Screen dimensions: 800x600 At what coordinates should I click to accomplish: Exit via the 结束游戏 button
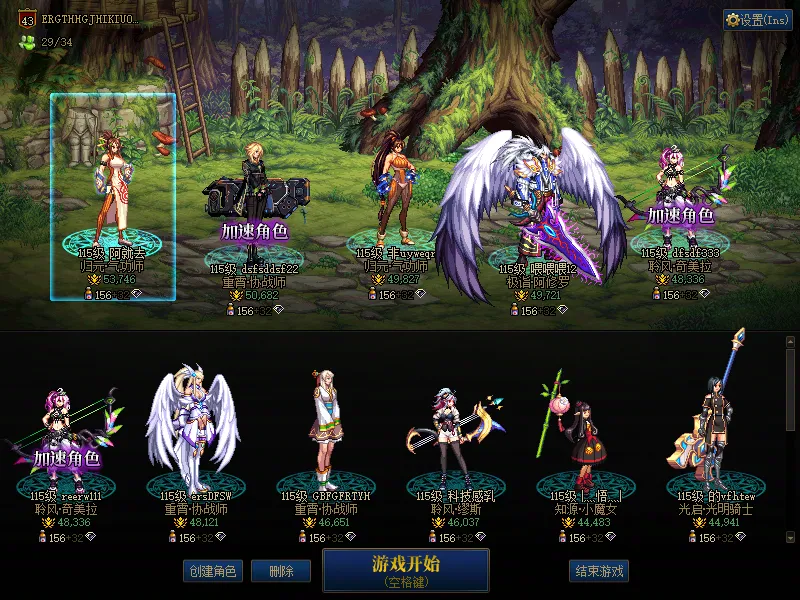(599, 571)
